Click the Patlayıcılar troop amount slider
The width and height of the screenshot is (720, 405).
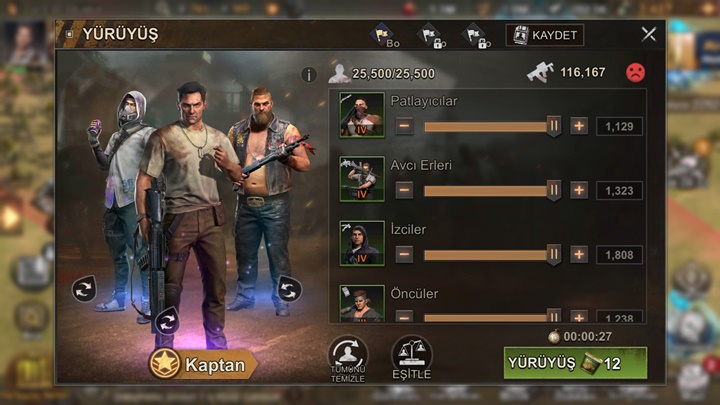click(488, 126)
